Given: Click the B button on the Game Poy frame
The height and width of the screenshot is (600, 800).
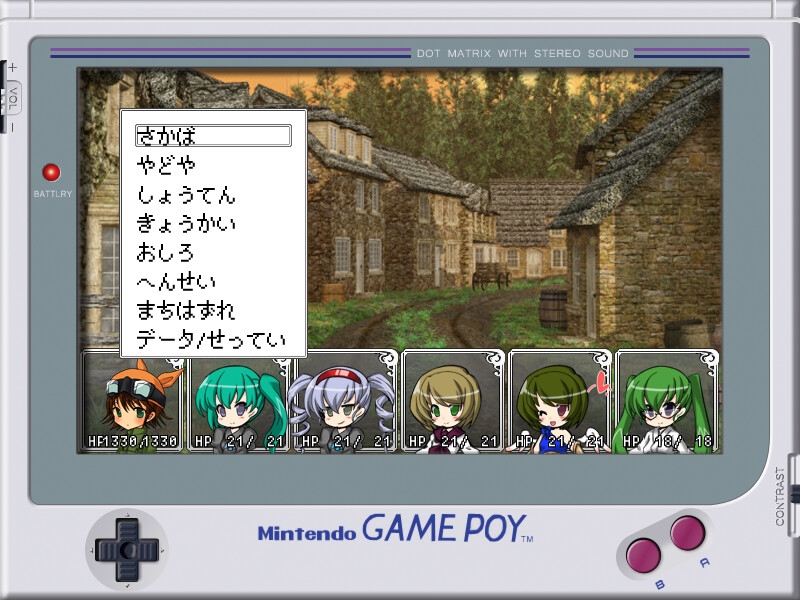Looking at the screenshot, I should pos(642,555).
